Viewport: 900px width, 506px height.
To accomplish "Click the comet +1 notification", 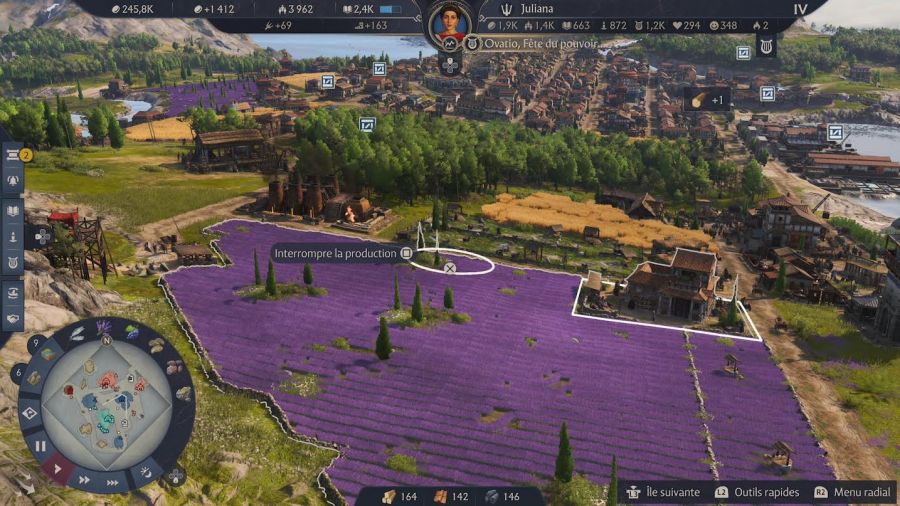I will 707,99.
